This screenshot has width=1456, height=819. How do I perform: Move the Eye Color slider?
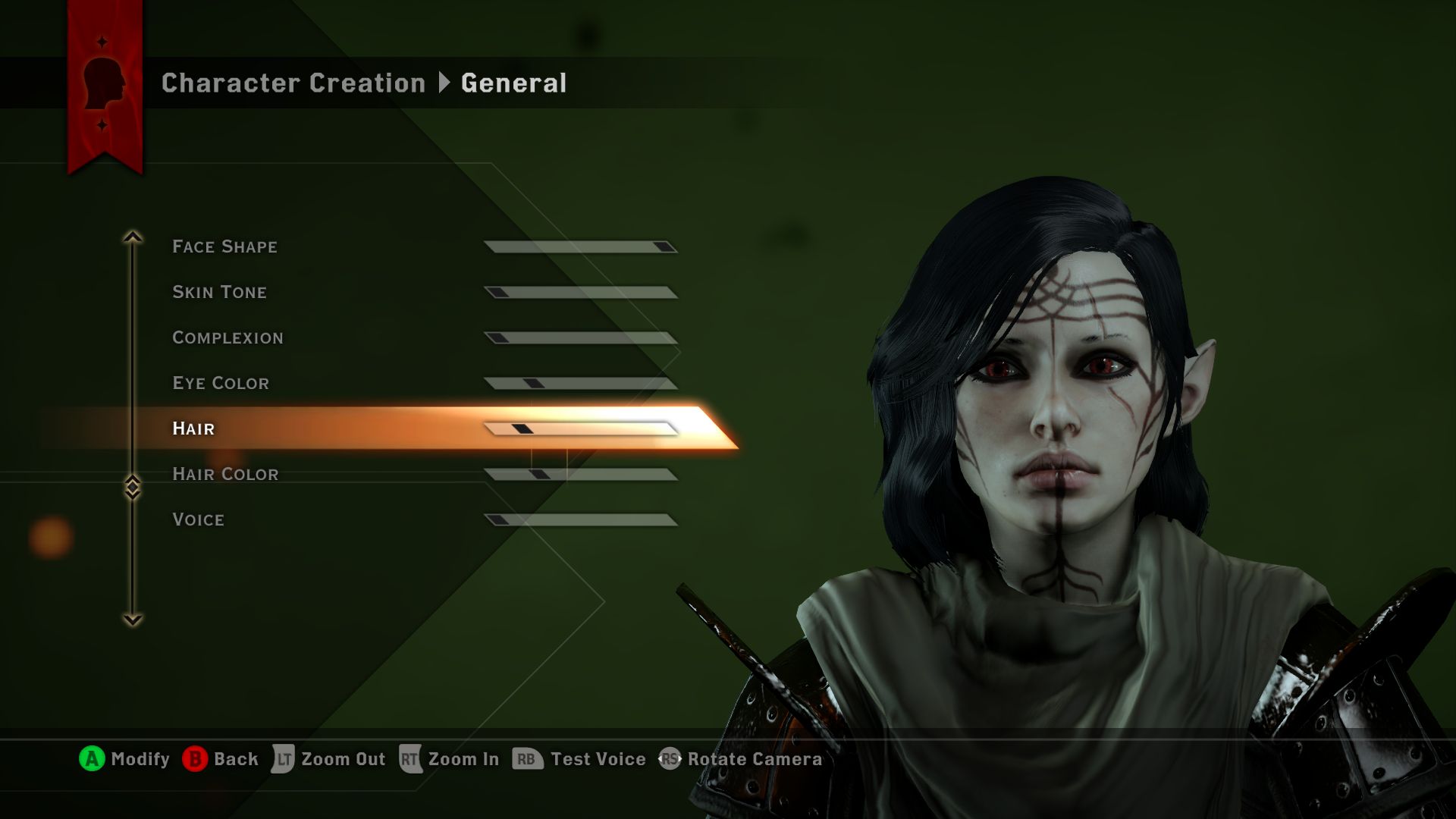(x=581, y=384)
